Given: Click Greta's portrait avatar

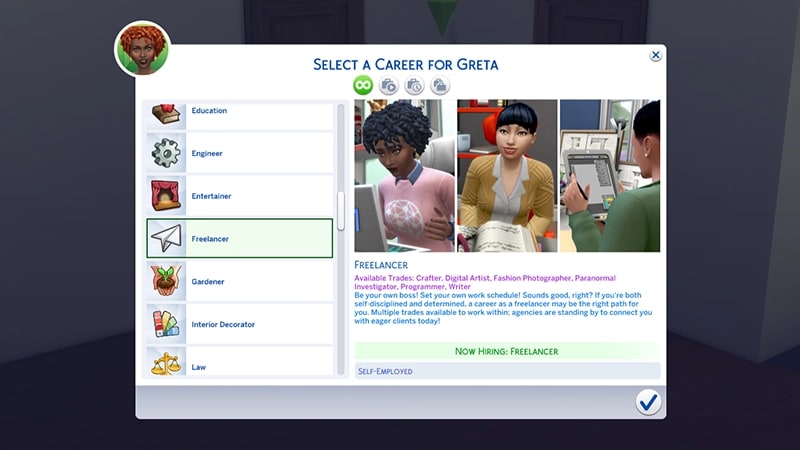Looking at the screenshot, I should 142,49.
